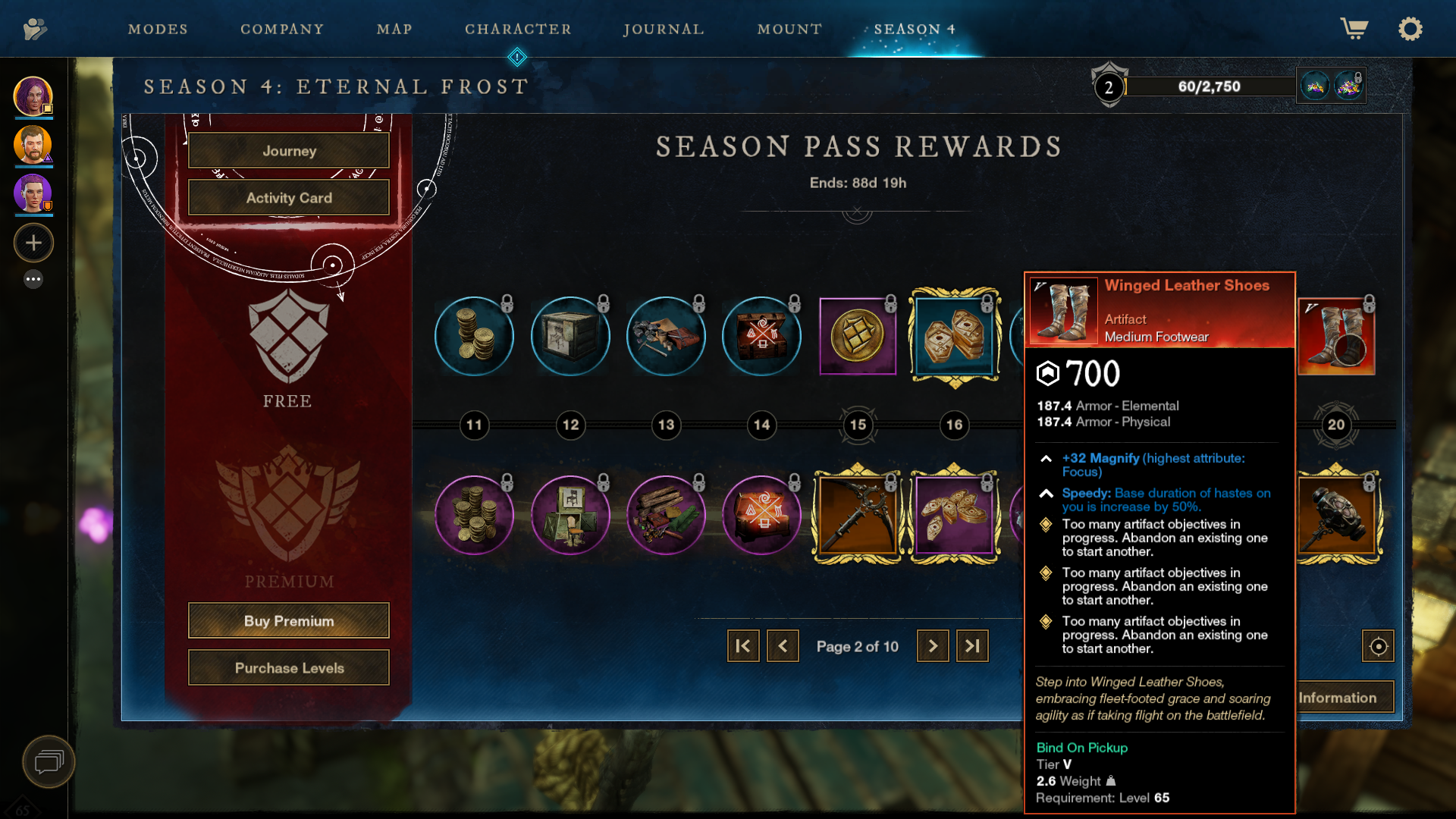Jump to the first rewards page
This screenshot has height=819, width=1456.
coord(743,646)
